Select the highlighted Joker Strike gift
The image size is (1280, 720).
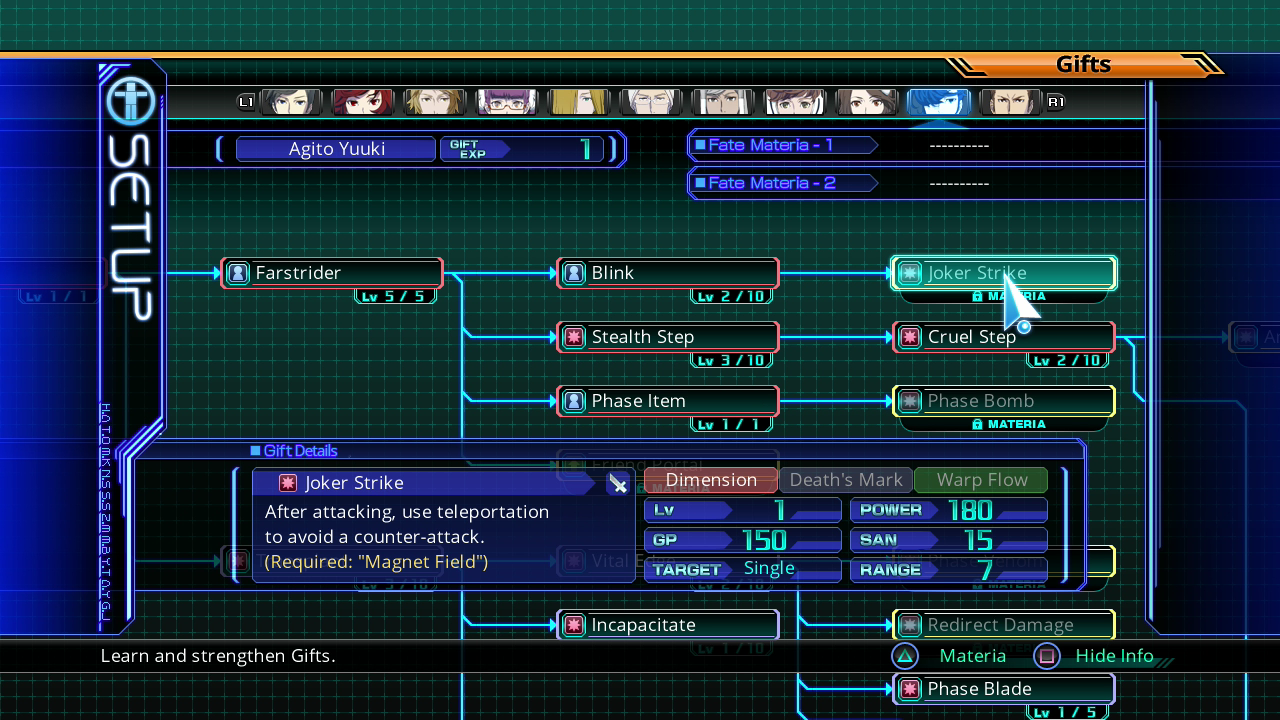pyautogui.click(x=1003, y=273)
